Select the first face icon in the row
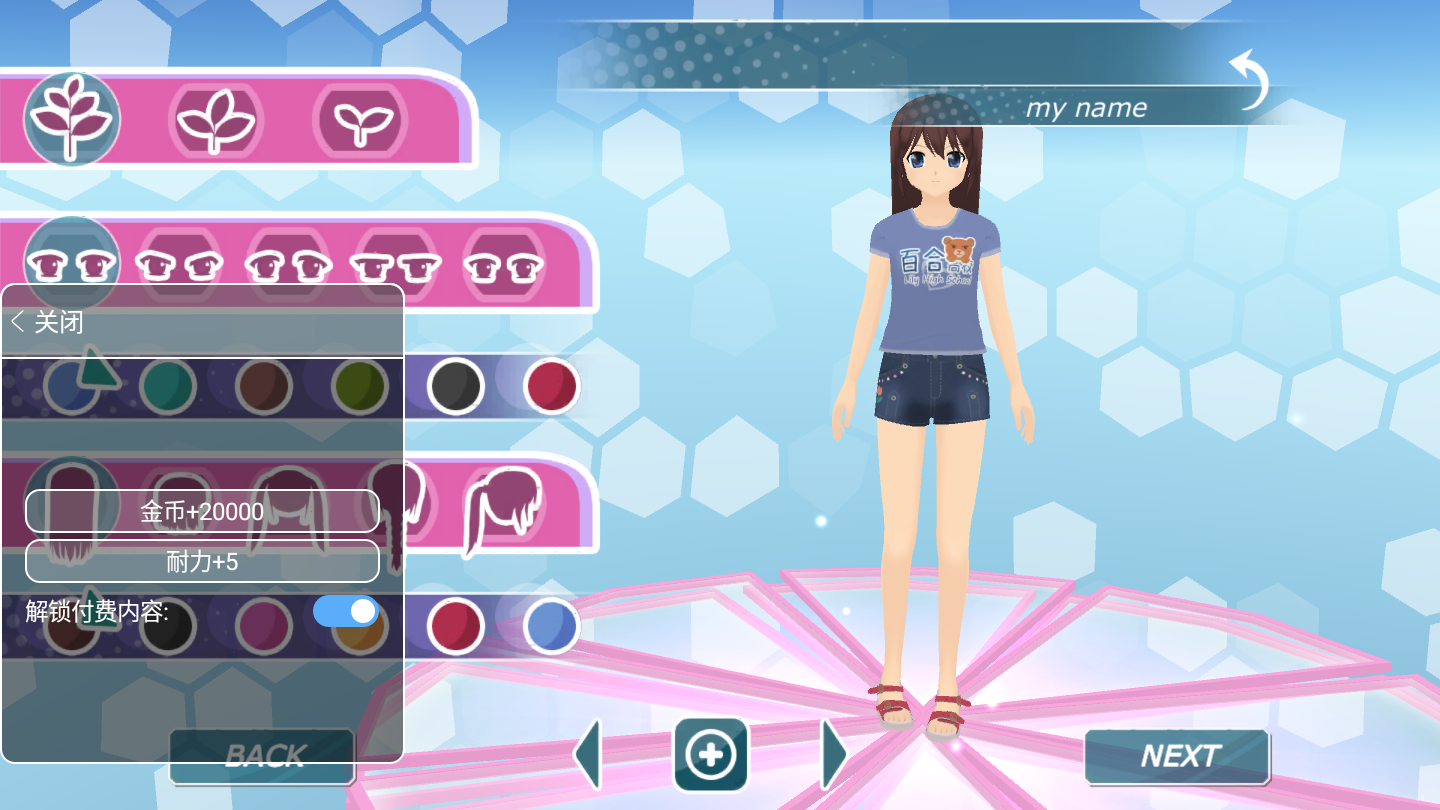Viewport: 1440px width, 810px height. click(70, 262)
